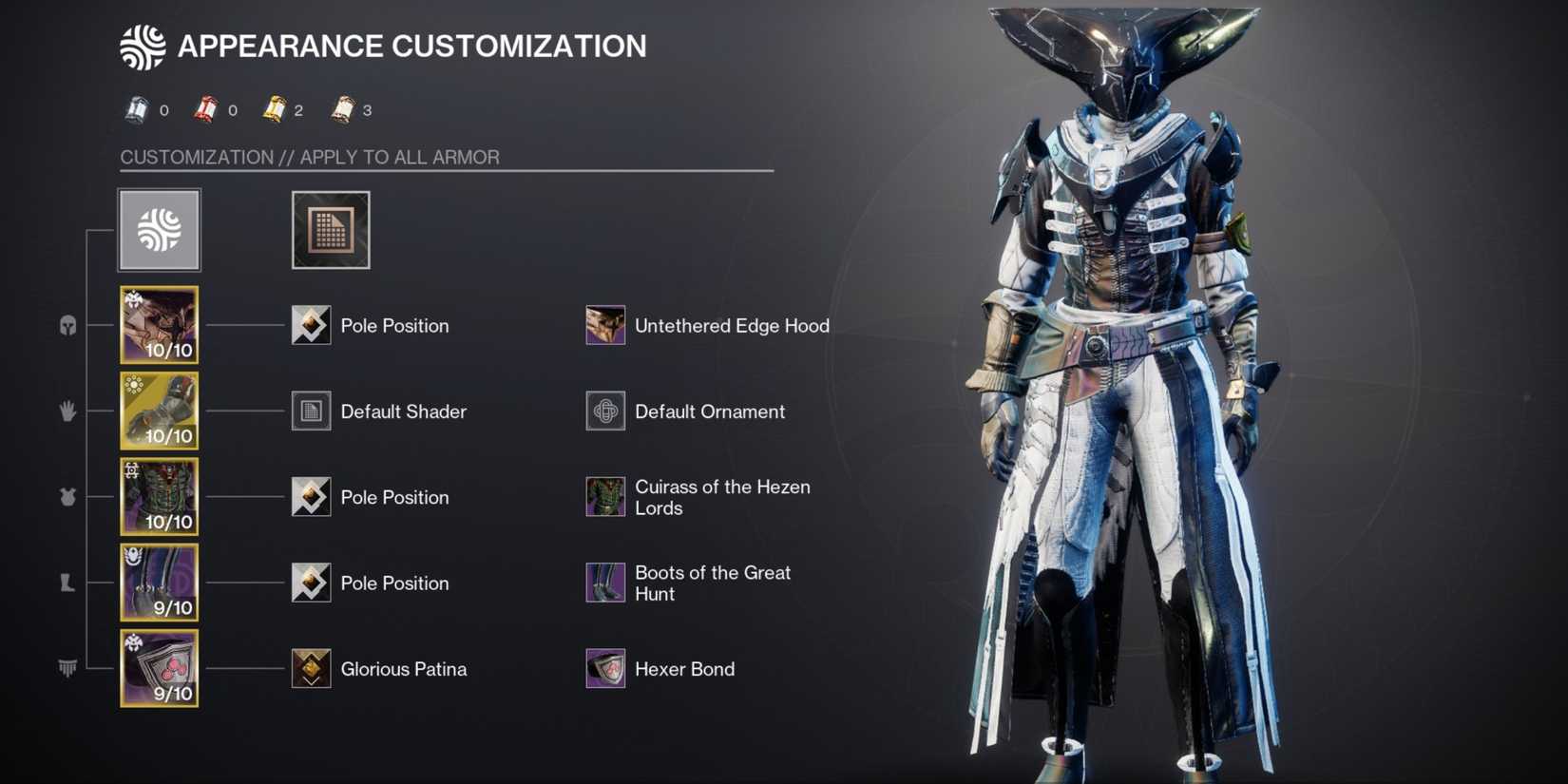Select the gauntlets slot icon

point(67,411)
